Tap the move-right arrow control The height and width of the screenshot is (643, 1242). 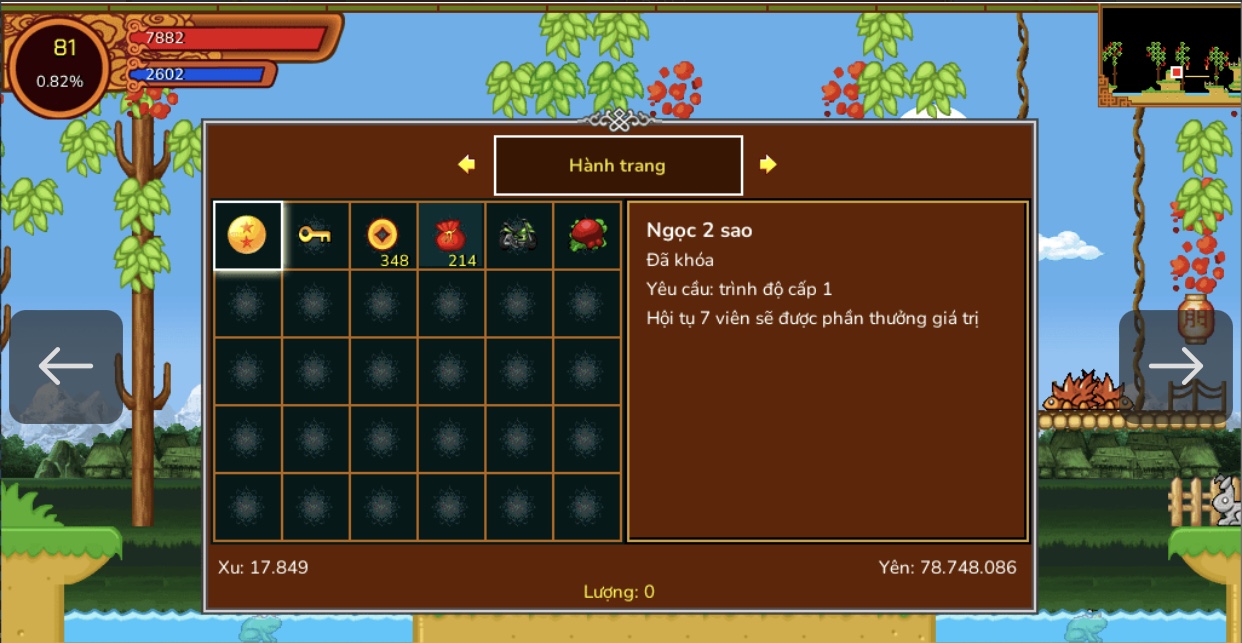(1176, 367)
